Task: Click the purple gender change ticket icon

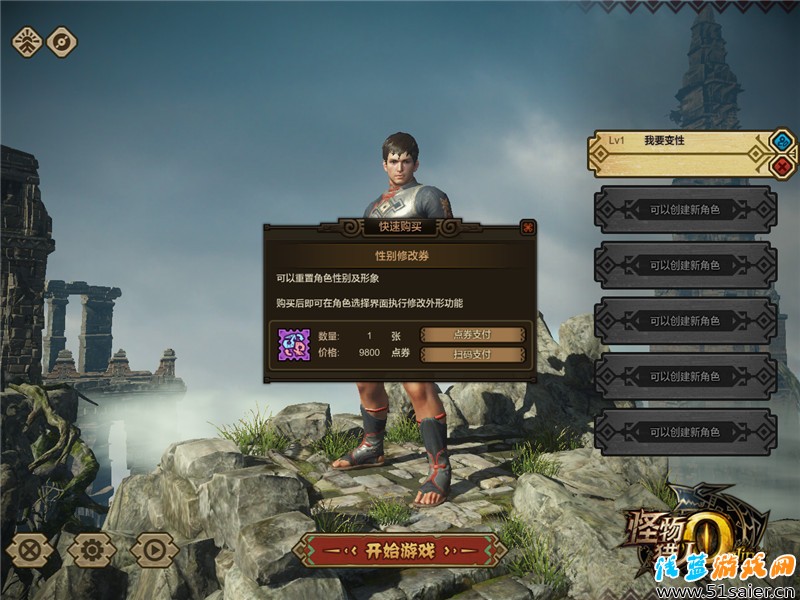Action: (294, 345)
